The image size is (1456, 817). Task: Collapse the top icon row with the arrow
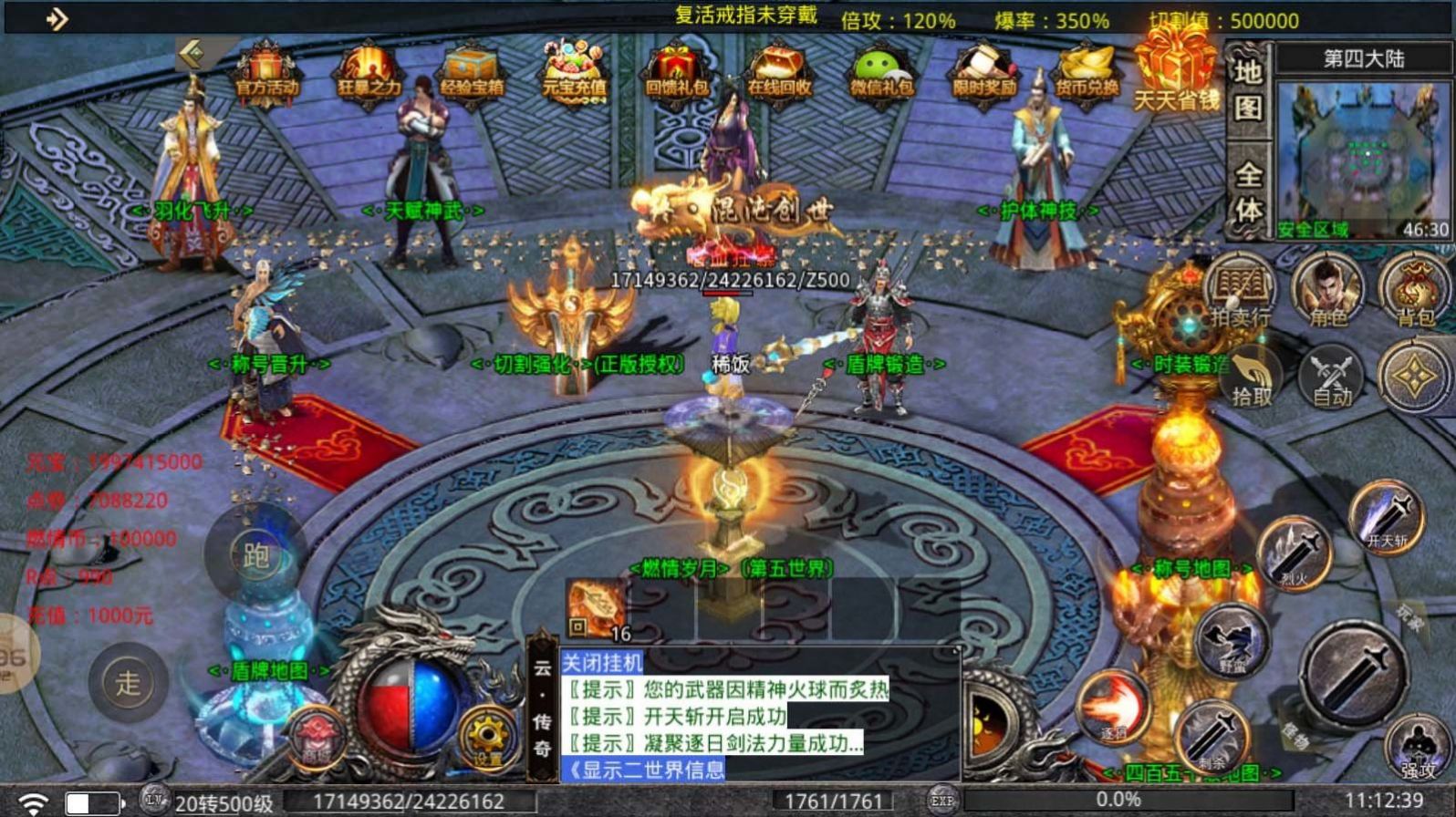pos(192,55)
